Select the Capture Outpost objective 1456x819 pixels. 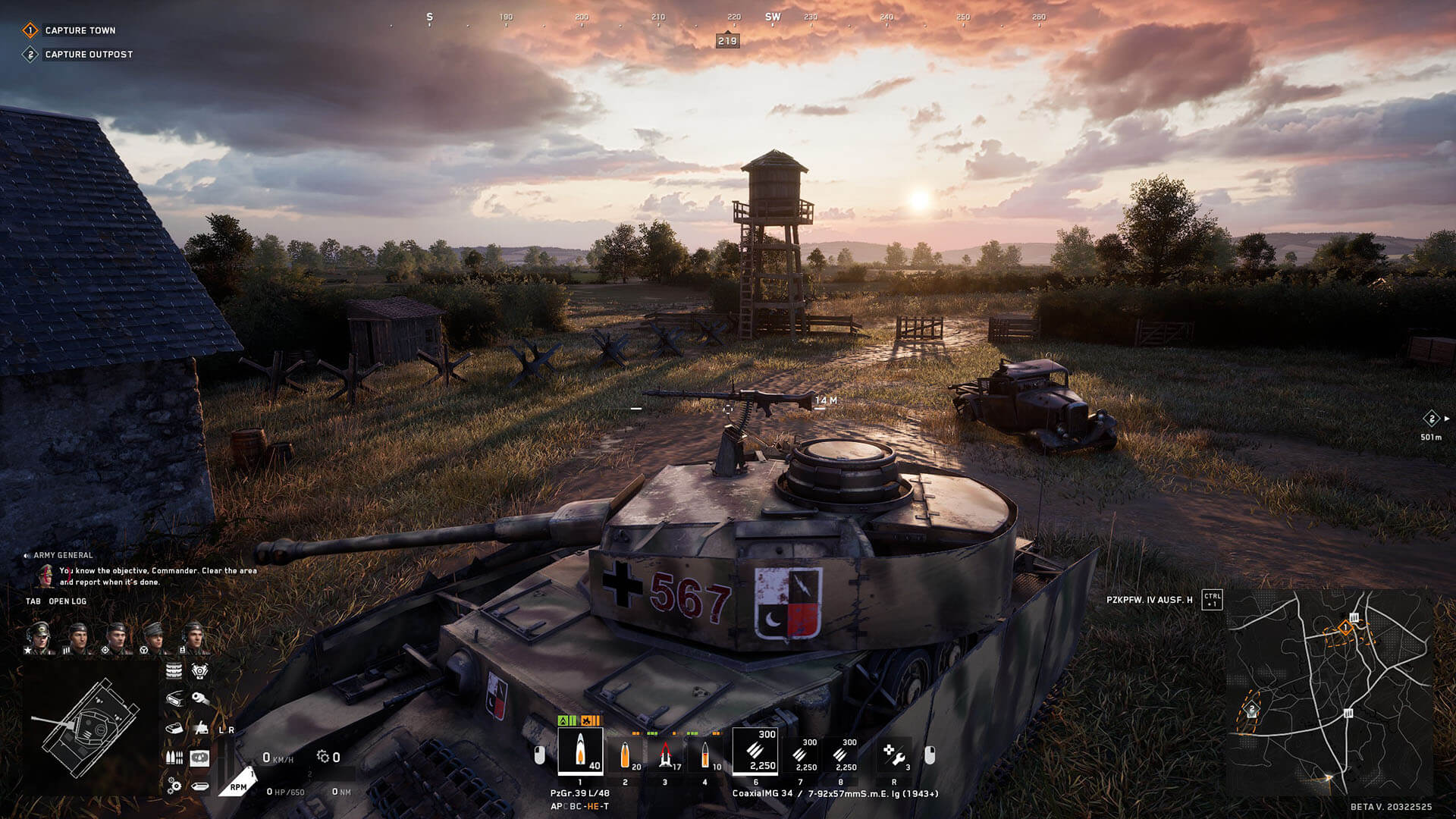pos(88,55)
